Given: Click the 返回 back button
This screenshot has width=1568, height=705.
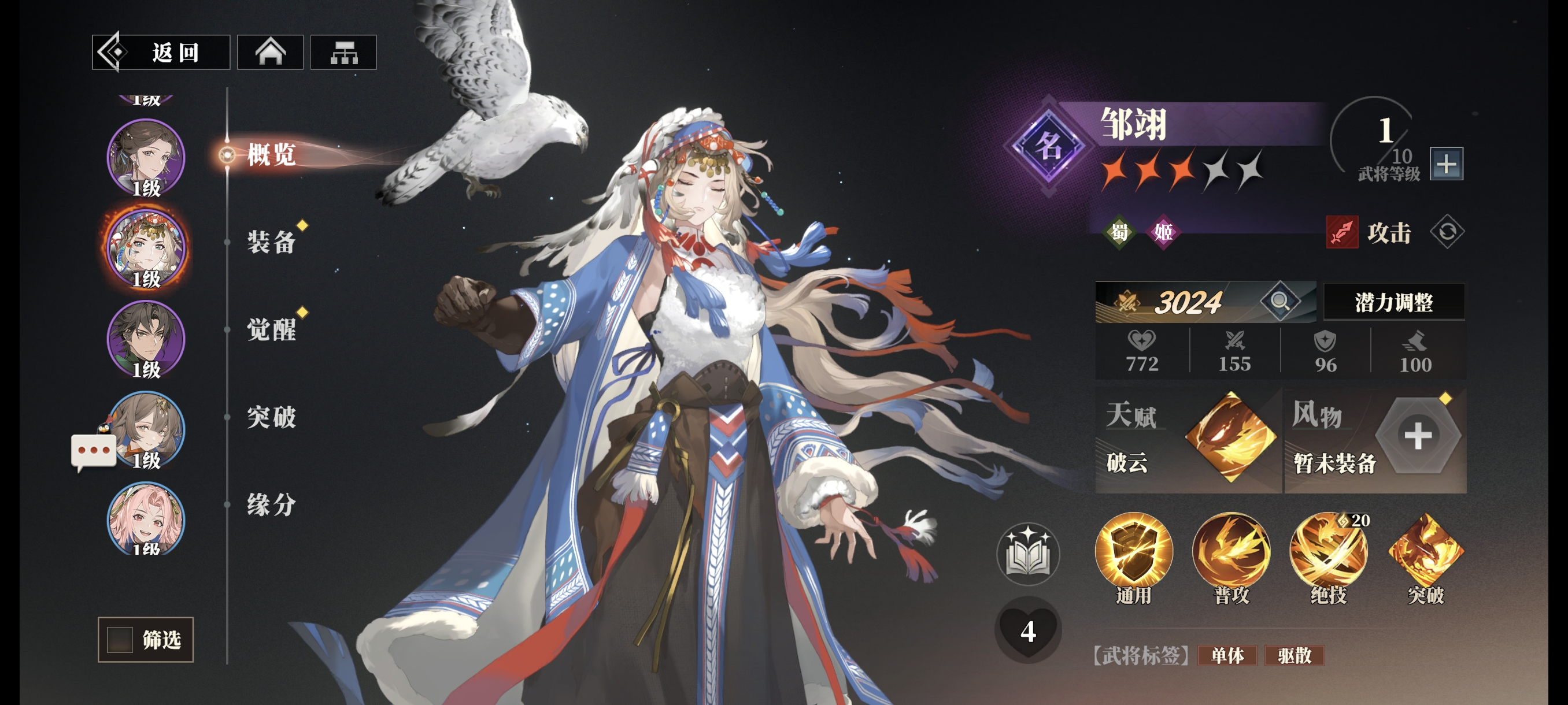Looking at the screenshot, I should pos(161,53).
